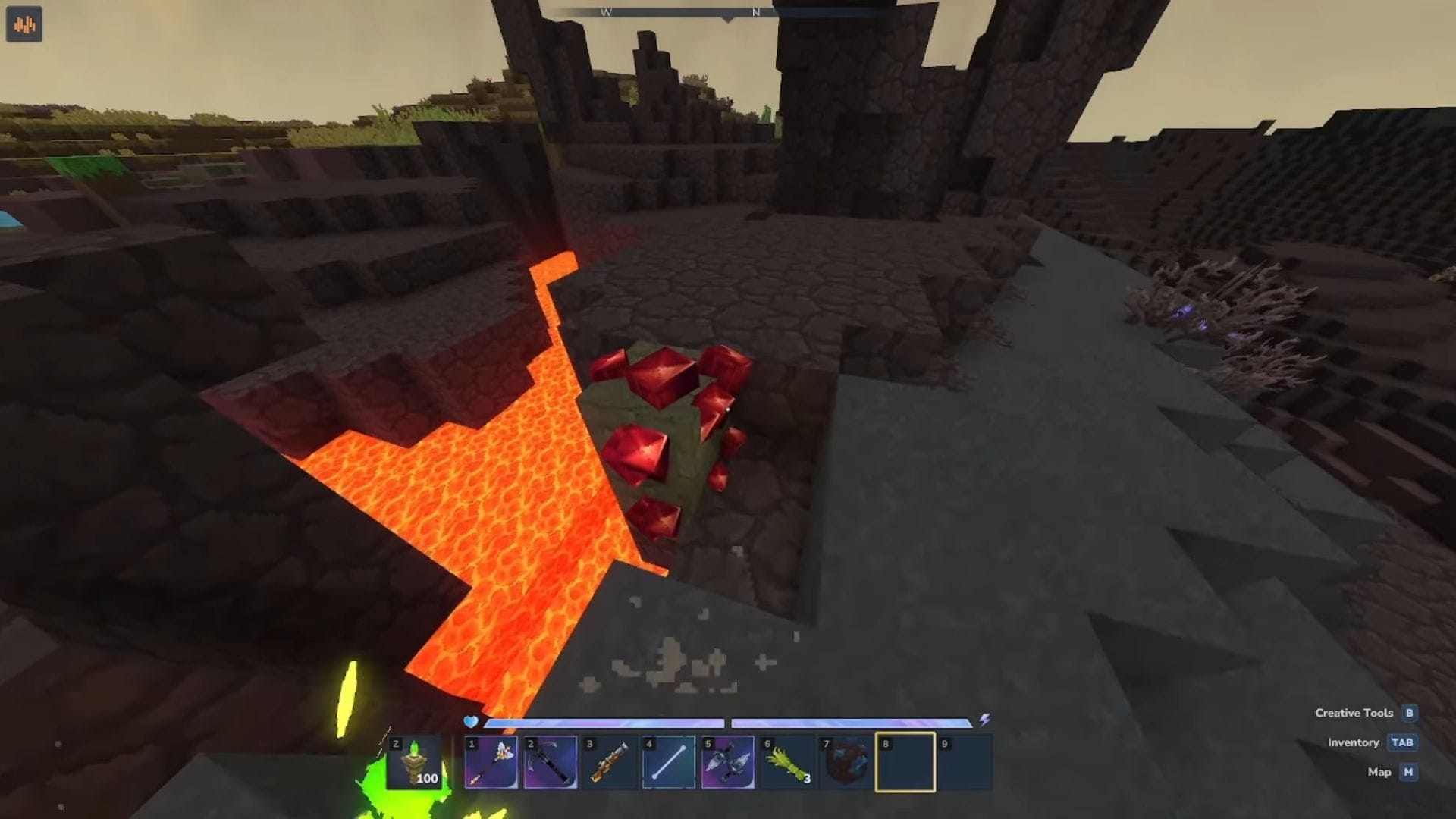
Task: Select the spyglass in hotbar slot 3
Action: click(x=608, y=762)
